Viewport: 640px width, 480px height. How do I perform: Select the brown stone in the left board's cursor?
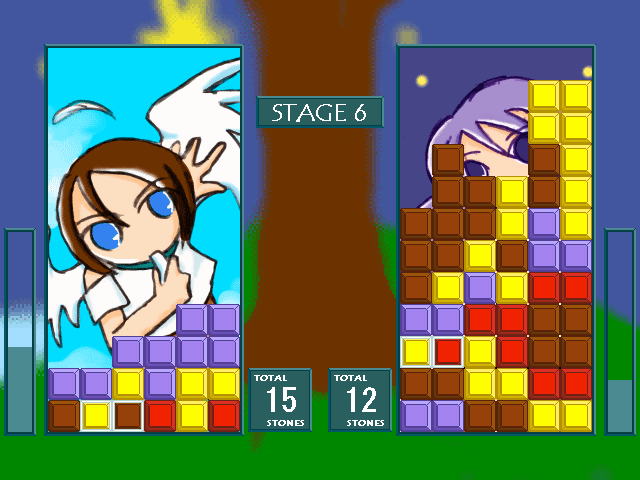tap(128, 415)
